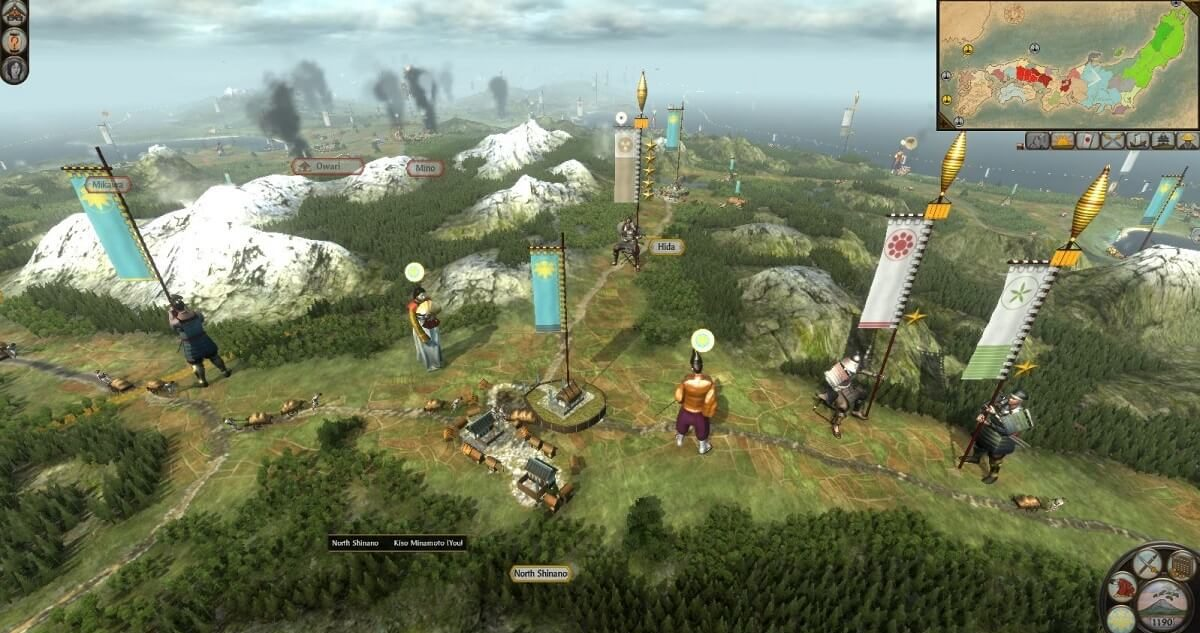
Task: Open the straw-hat agent list under the minimap
Action: tap(1187, 141)
